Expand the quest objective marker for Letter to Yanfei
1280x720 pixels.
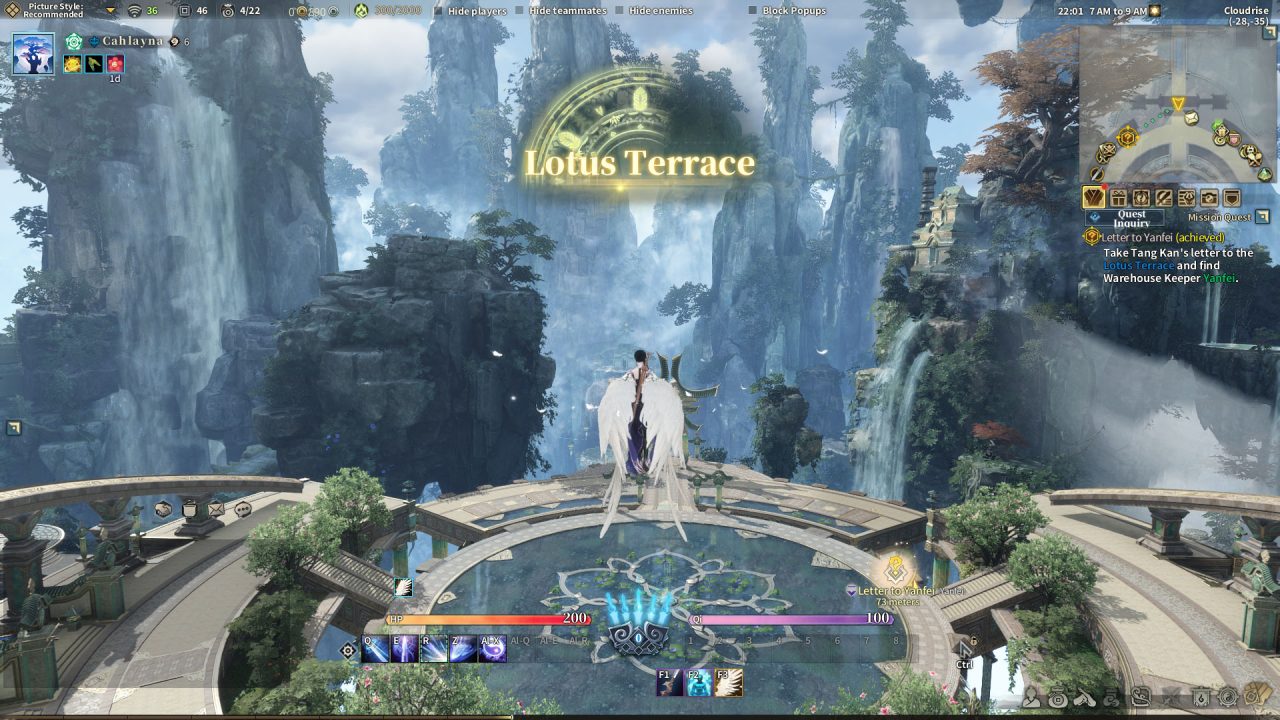coord(1092,237)
